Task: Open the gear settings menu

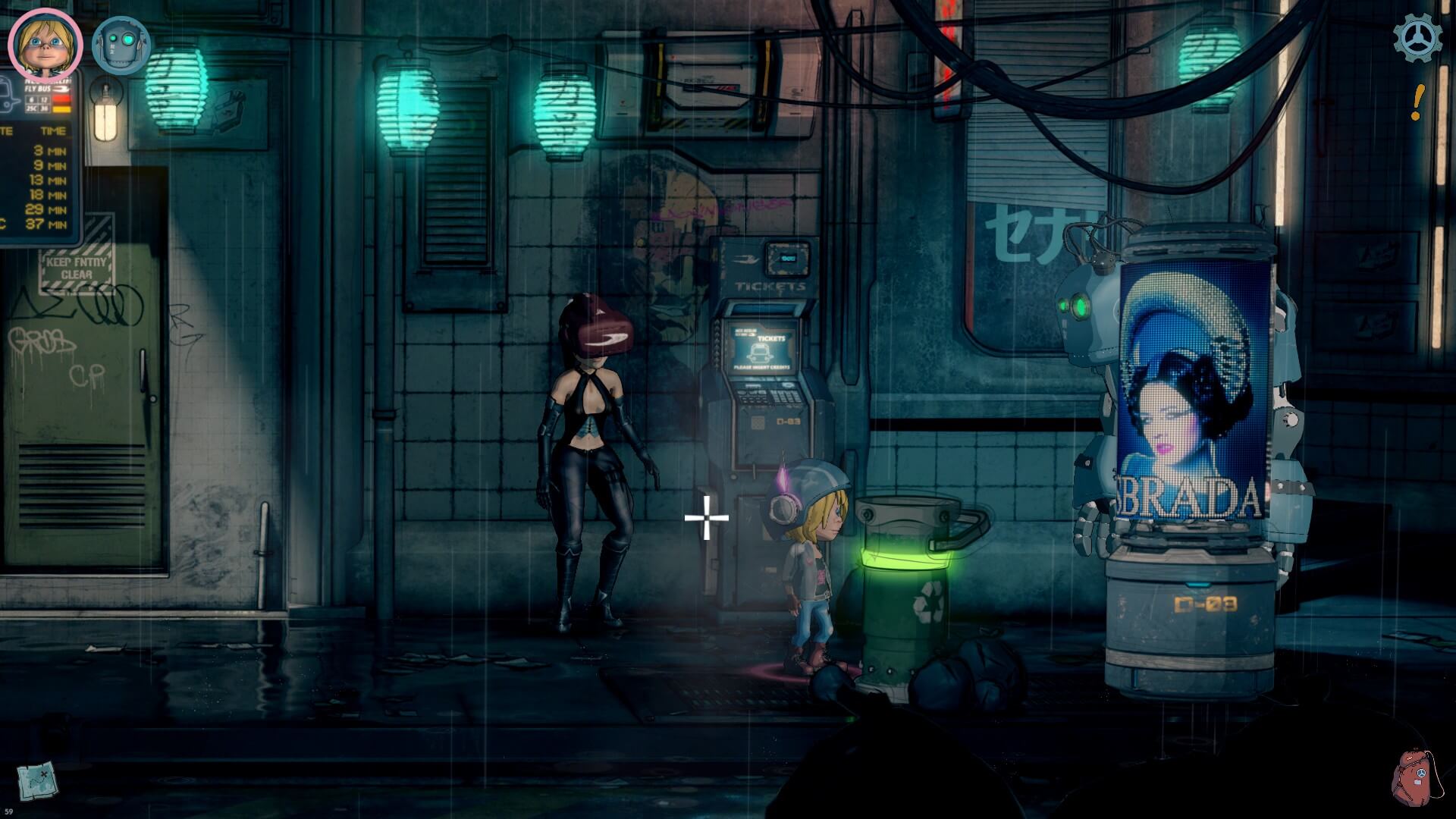Action: pos(1417,37)
